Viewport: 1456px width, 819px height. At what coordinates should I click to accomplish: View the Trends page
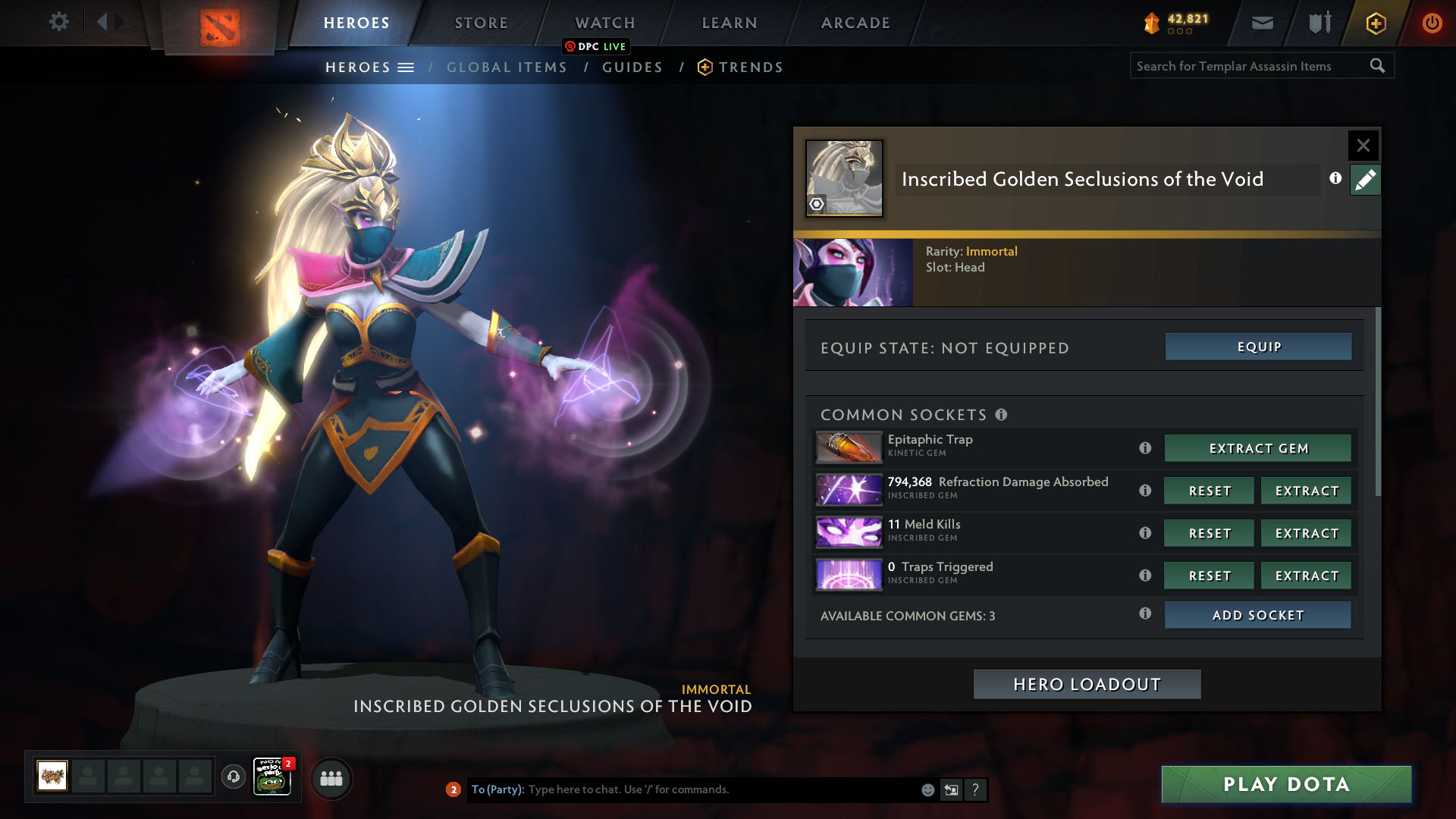click(x=750, y=67)
